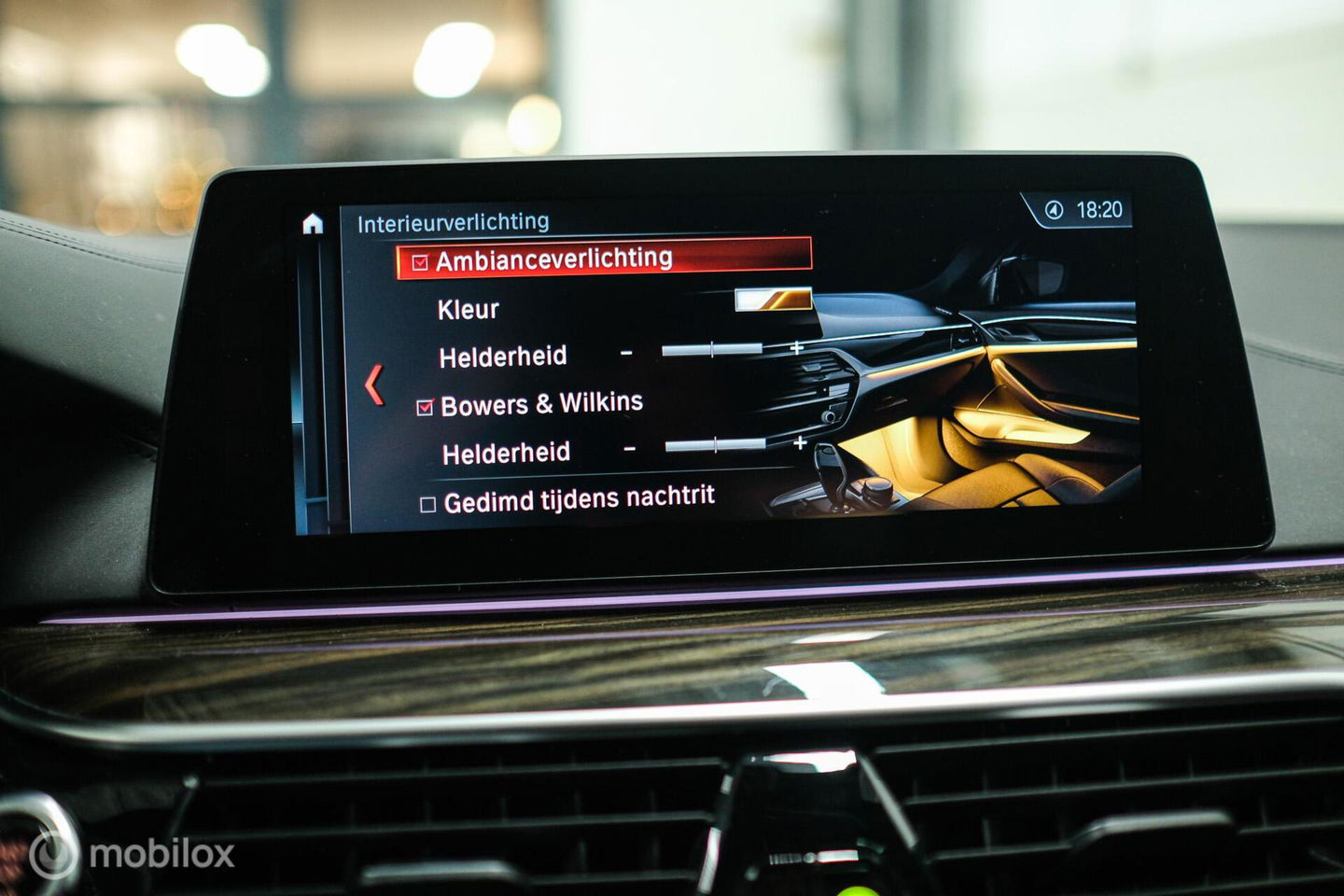1344x896 pixels.
Task: Click the red checkmark icon next to Bowers & Wilkins
Action: (x=426, y=405)
